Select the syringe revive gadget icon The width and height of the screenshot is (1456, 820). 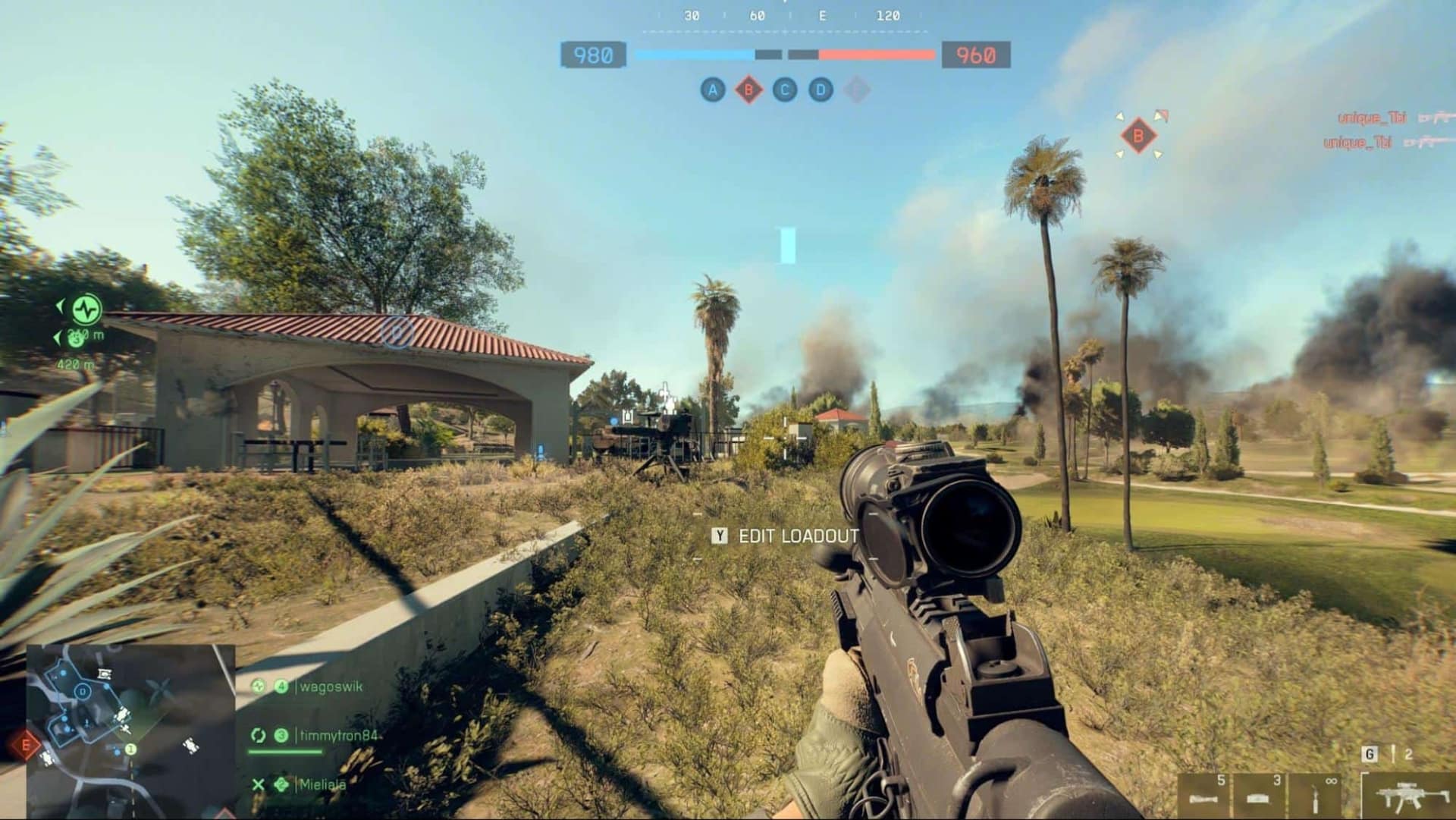tap(1315, 800)
